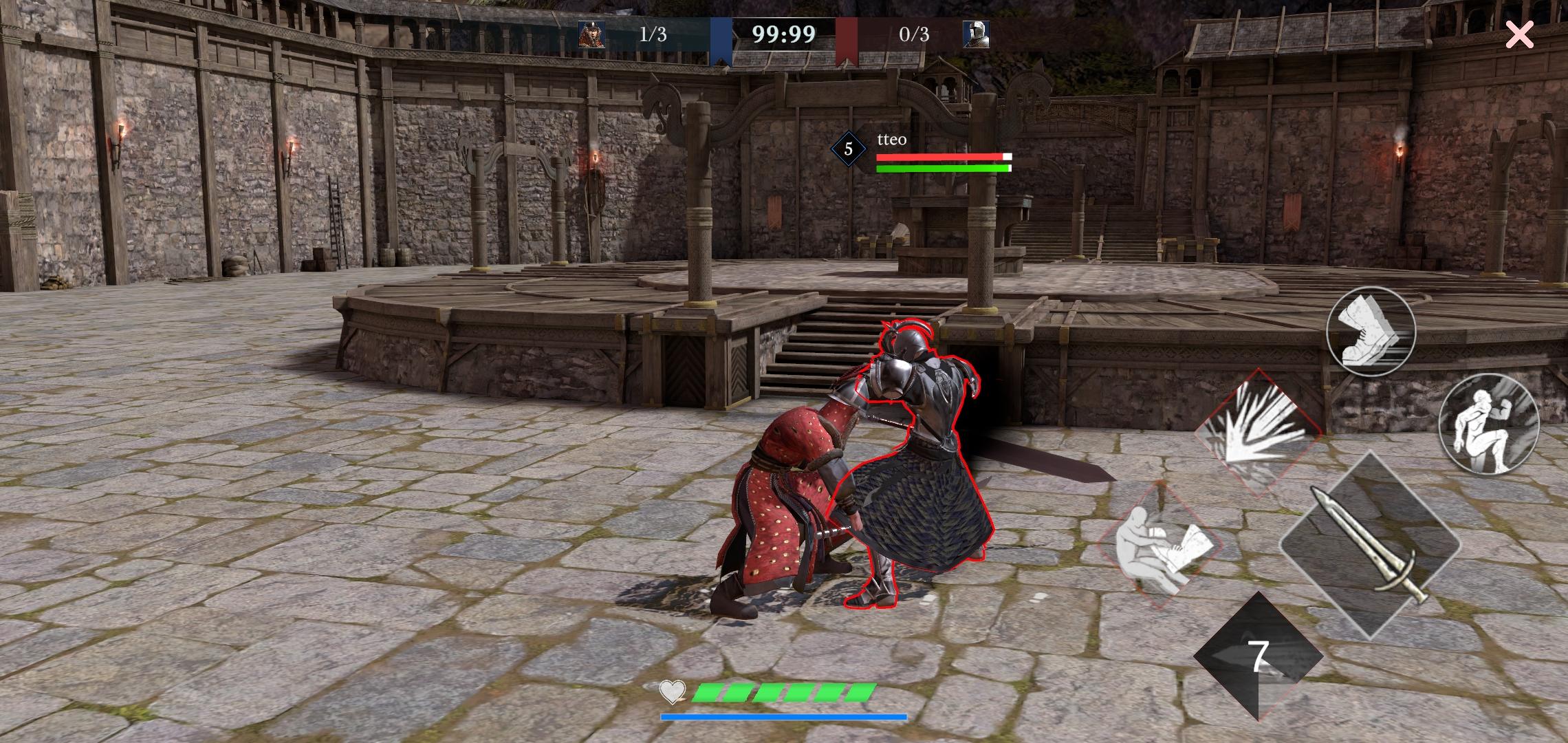The width and height of the screenshot is (1568, 743).
Task: Click the level 5 badge beside tteo
Action: tap(848, 147)
